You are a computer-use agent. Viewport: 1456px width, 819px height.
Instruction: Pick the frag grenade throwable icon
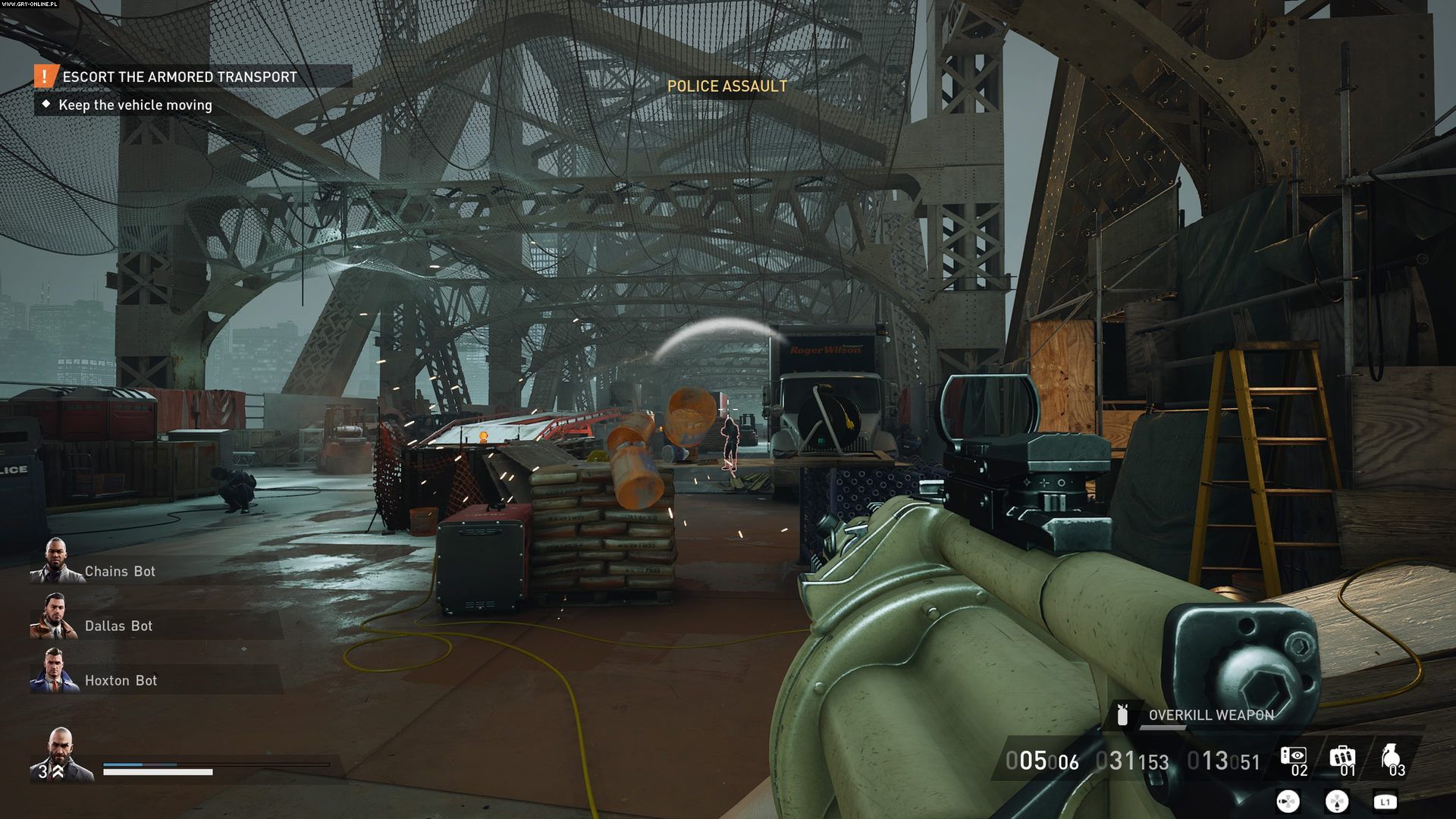pos(1390,757)
